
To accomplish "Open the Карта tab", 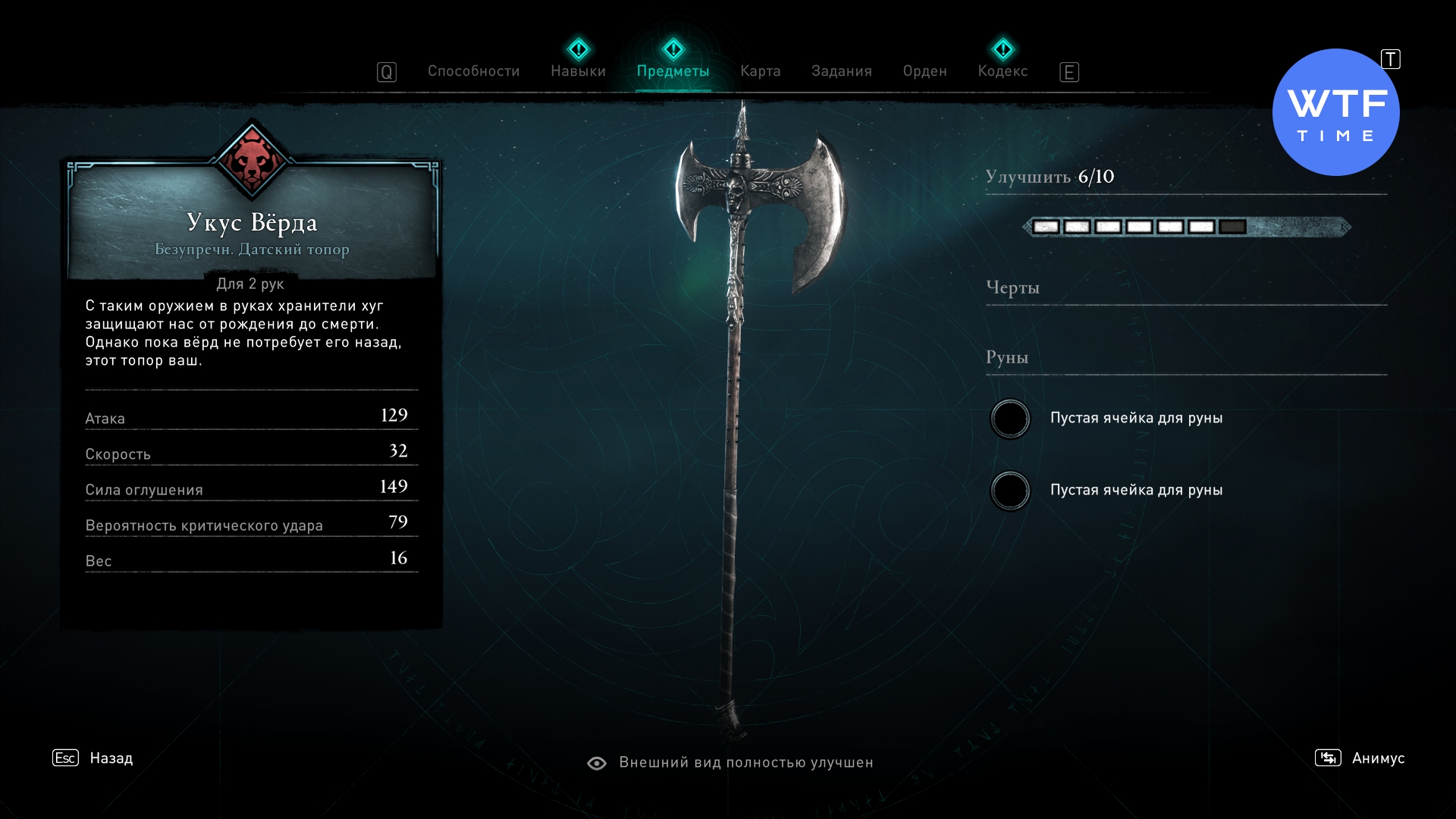I will 760,71.
